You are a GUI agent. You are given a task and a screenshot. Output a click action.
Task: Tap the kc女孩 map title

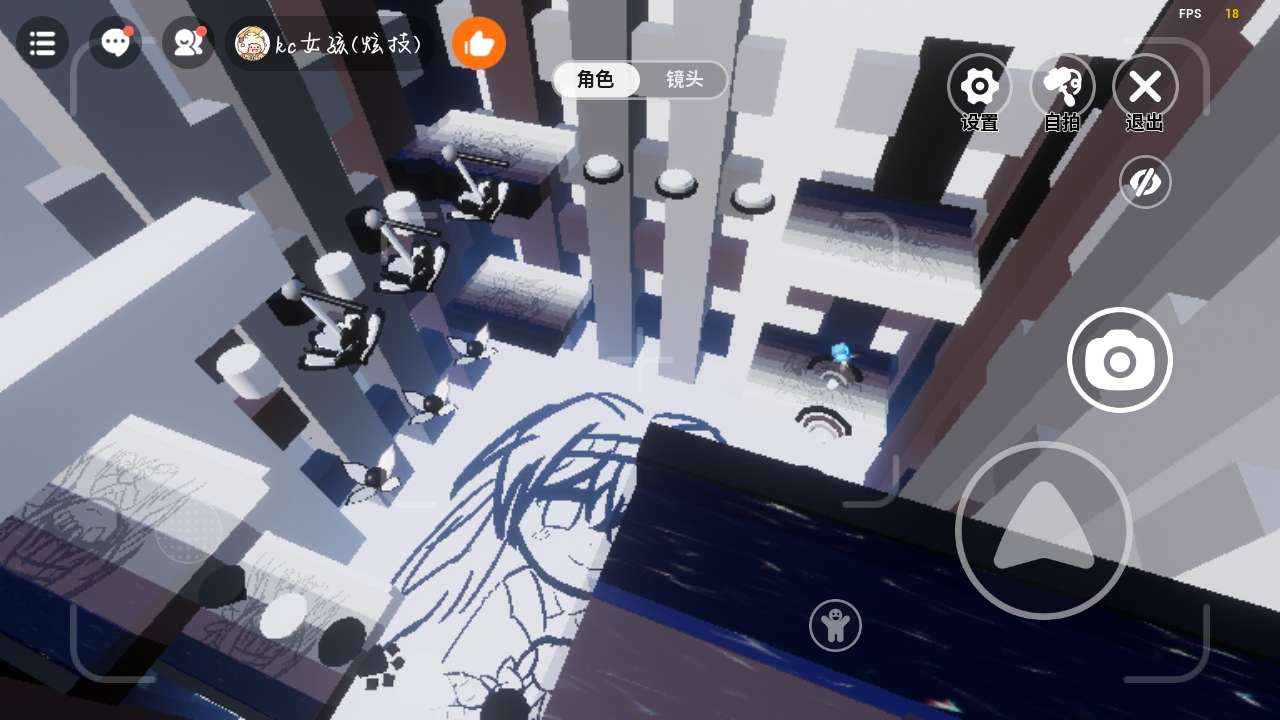click(x=330, y=44)
